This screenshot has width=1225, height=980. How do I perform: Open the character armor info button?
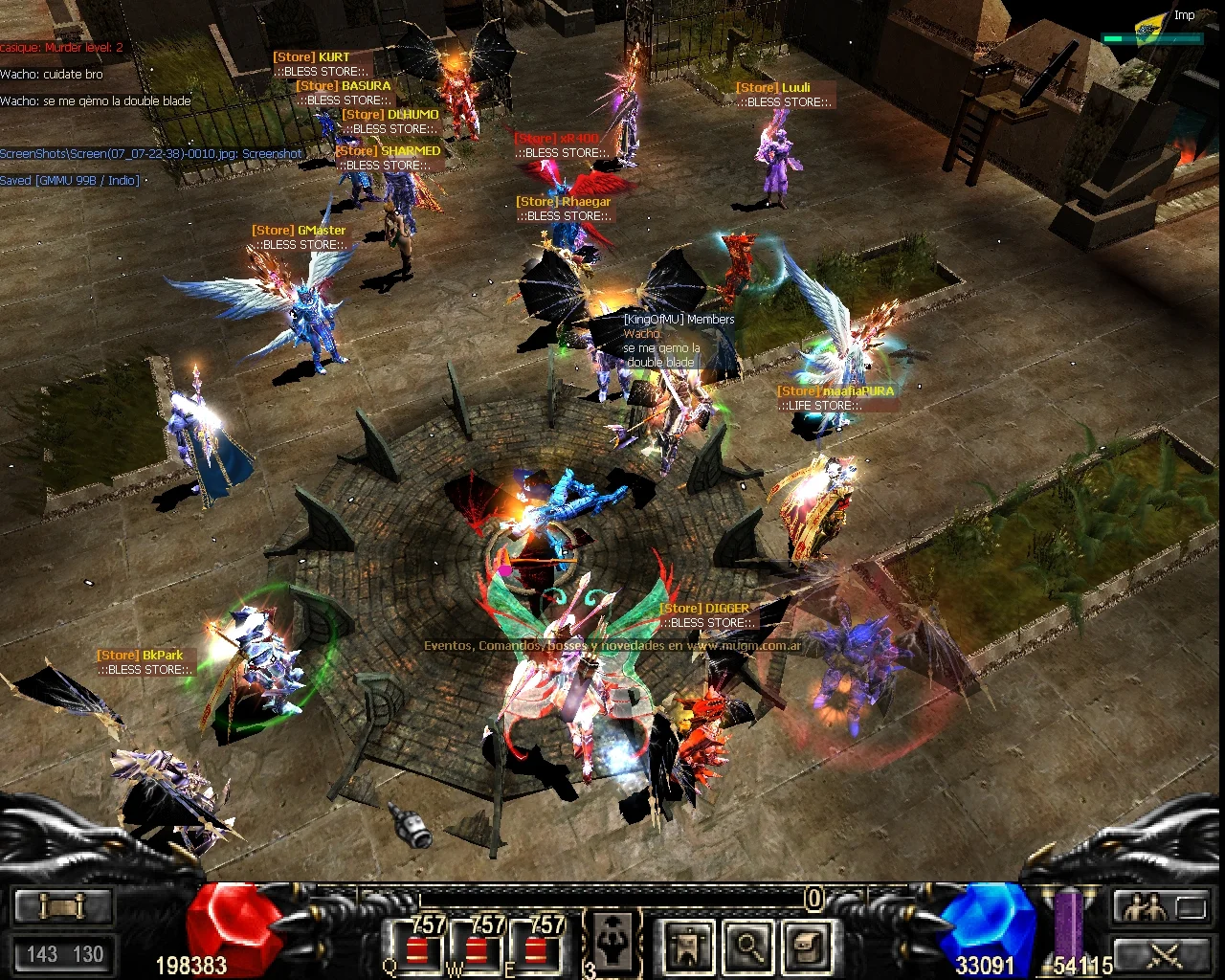pos(686,946)
